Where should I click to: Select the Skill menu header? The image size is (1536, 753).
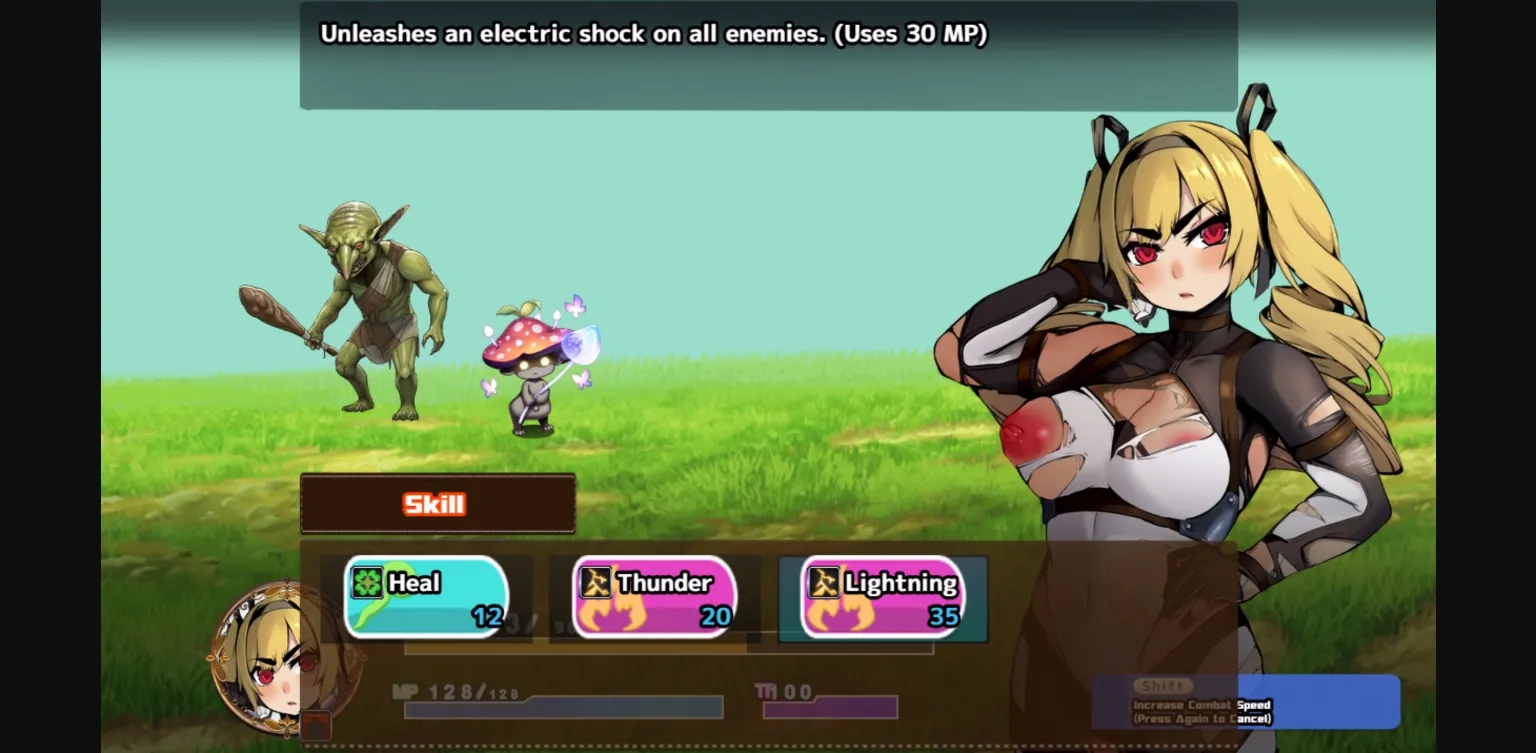coord(437,504)
